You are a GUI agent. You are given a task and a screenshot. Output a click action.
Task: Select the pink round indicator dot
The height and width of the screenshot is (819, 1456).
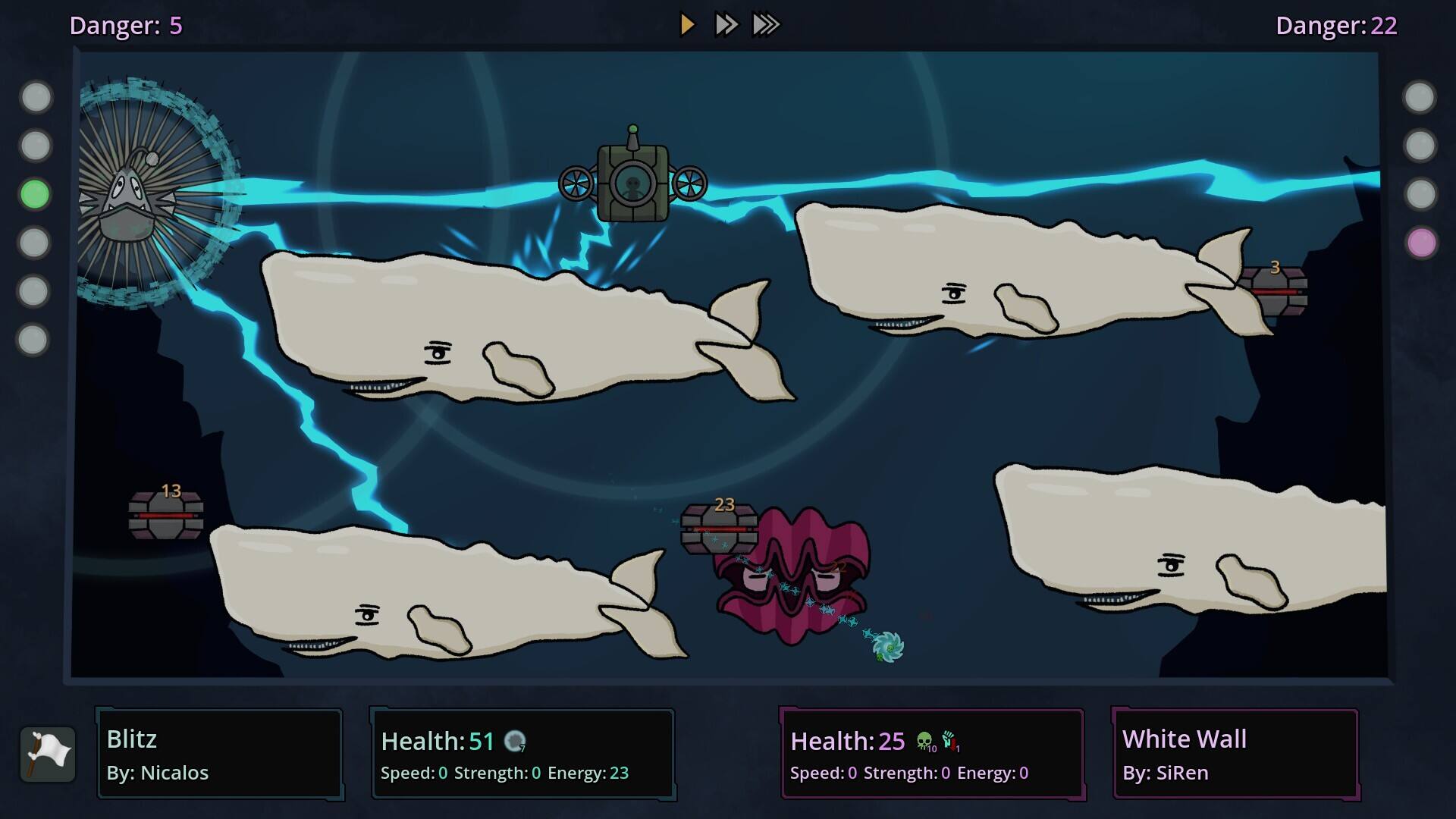tap(1421, 243)
